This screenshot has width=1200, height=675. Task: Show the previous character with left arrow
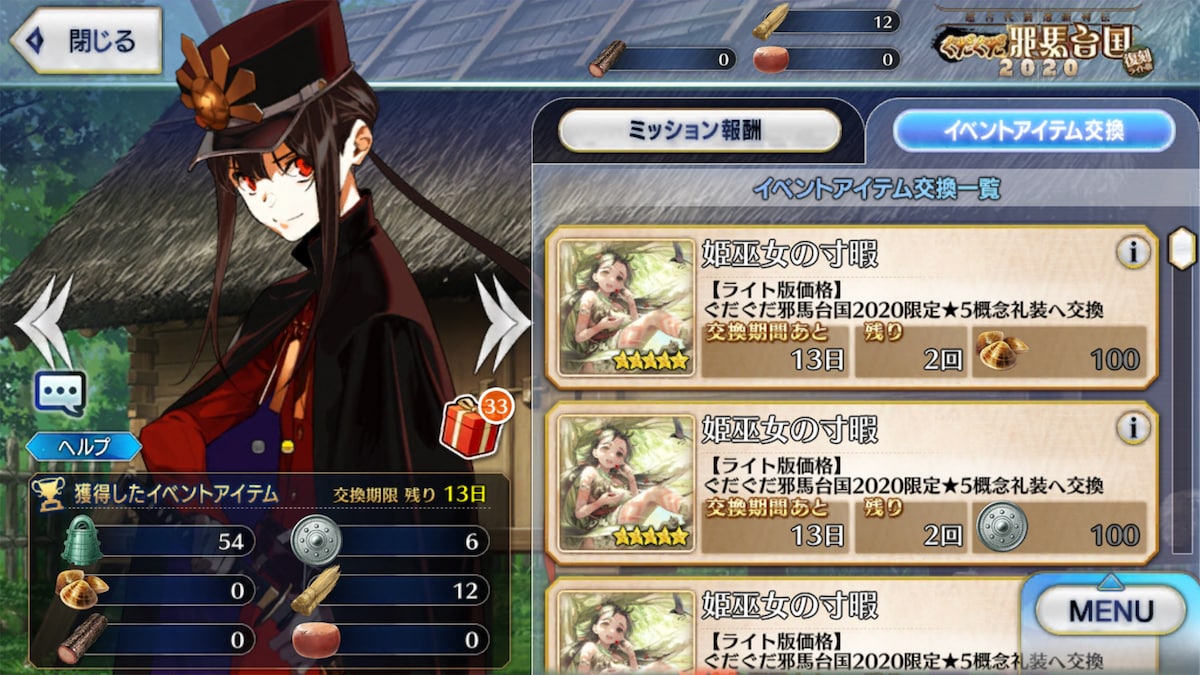46,320
